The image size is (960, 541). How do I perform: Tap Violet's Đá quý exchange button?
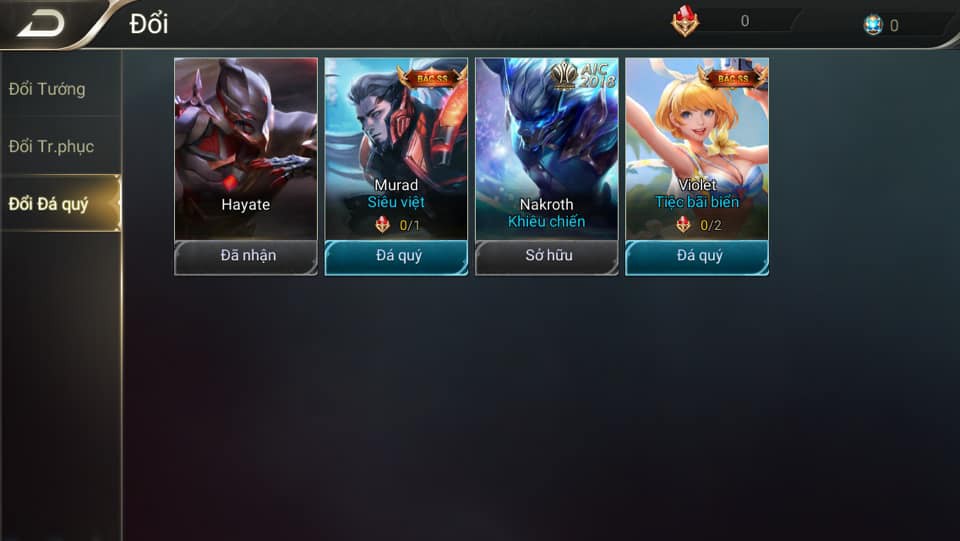pos(697,256)
